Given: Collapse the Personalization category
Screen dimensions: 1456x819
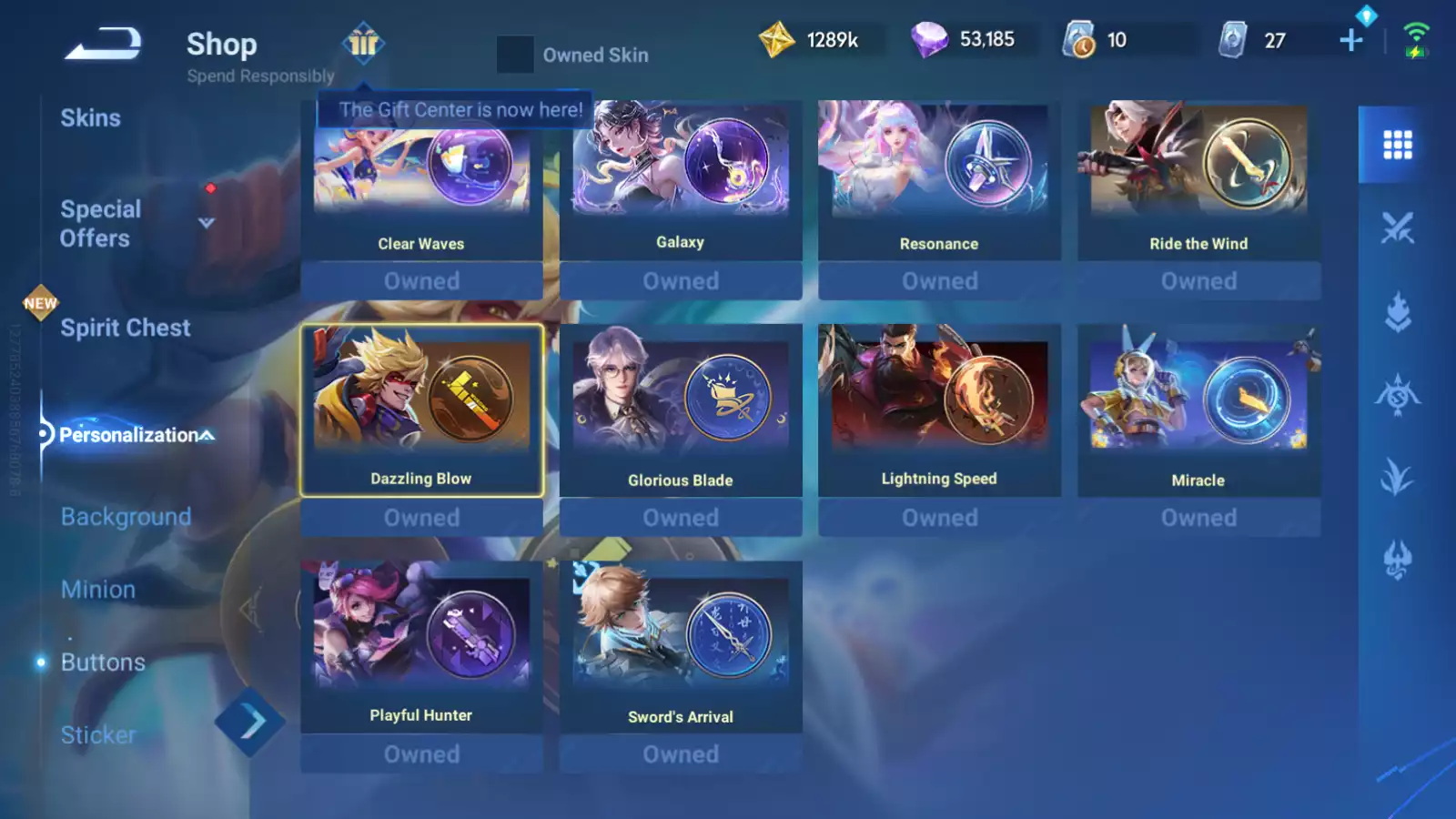Looking at the screenshot, I should 207,436.
